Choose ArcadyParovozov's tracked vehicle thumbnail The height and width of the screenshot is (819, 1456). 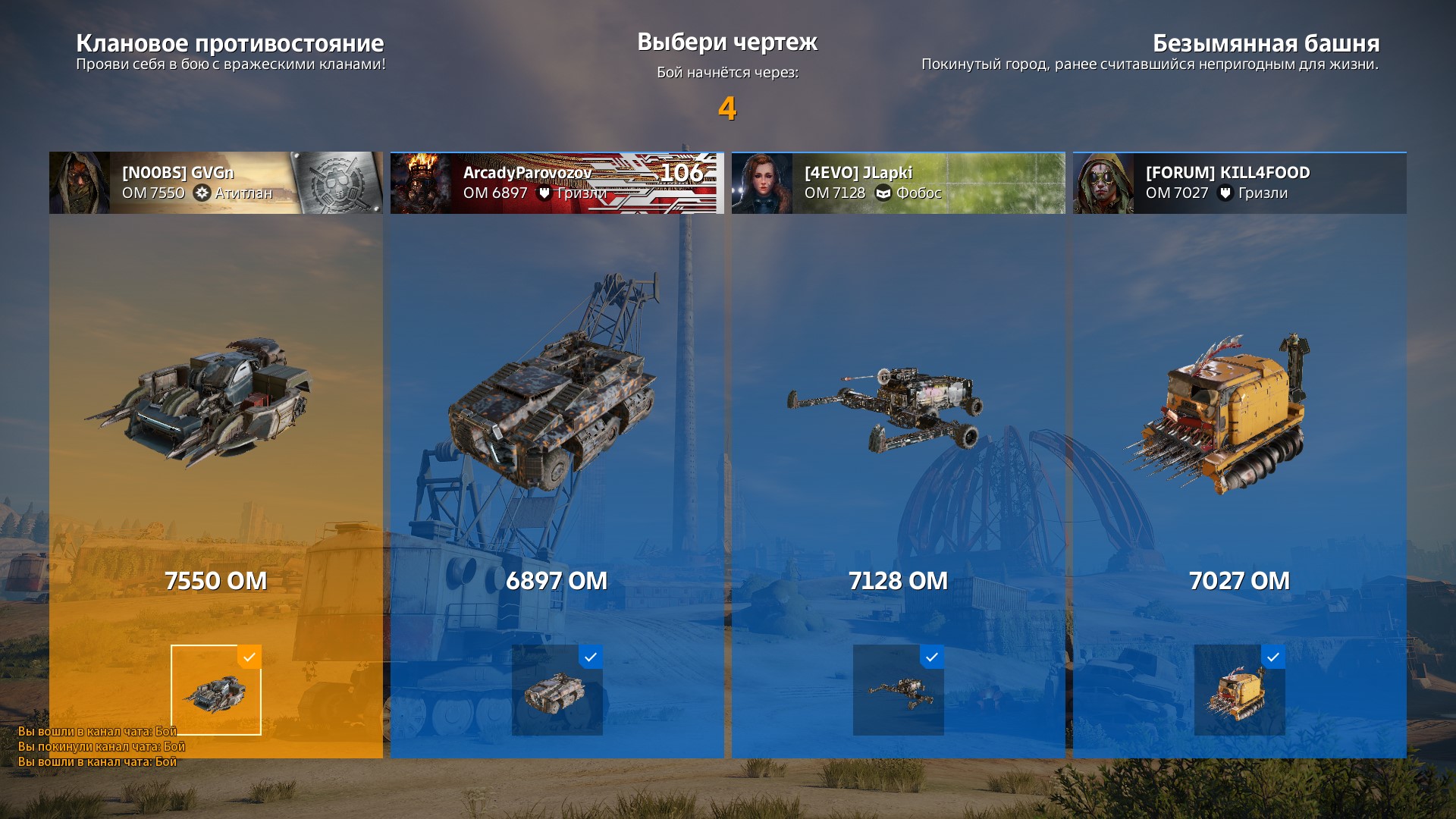[557, 690]
